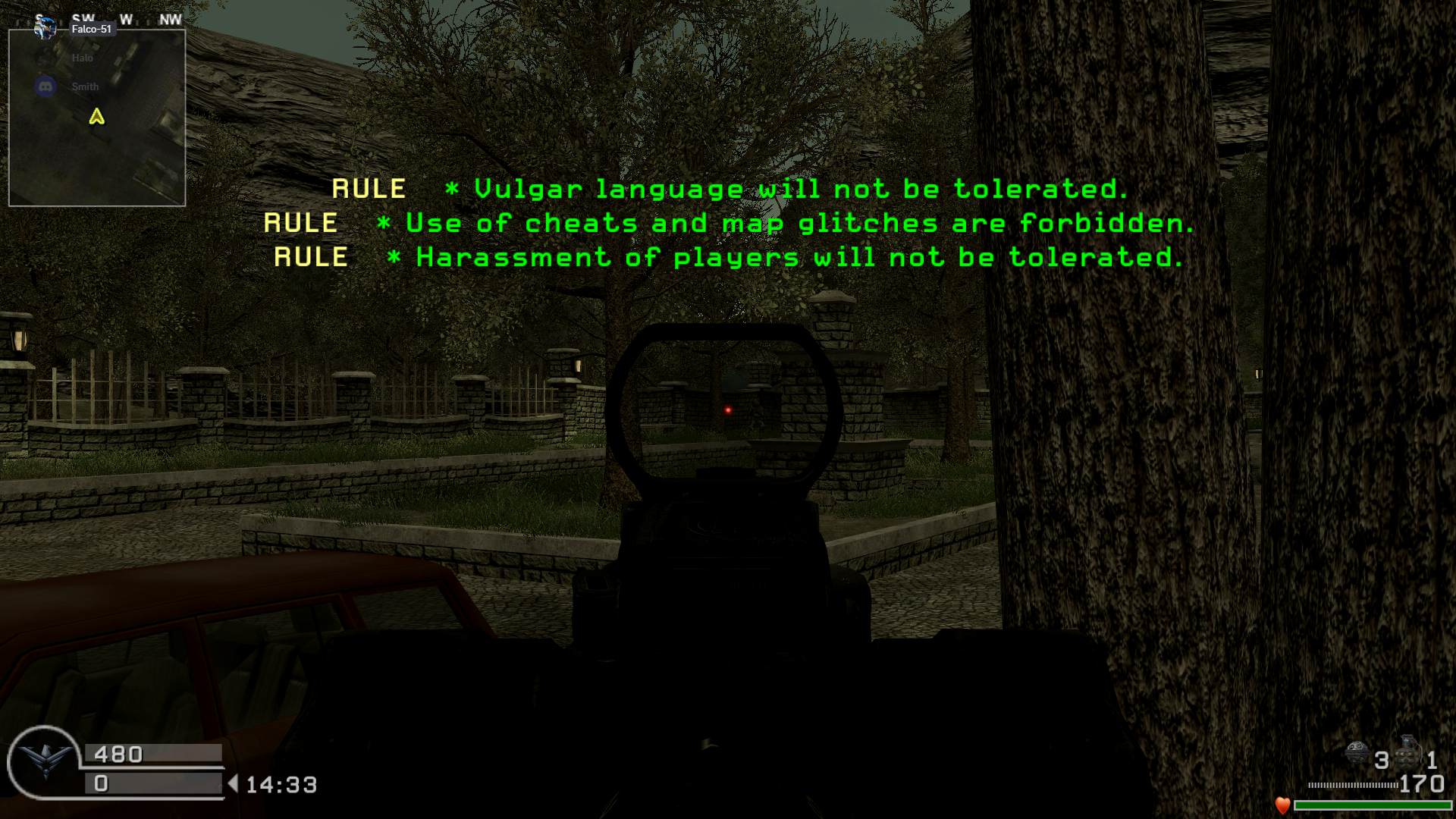Click Smith's Discord avatar in the voice overlay

click(x=45, y=86)
